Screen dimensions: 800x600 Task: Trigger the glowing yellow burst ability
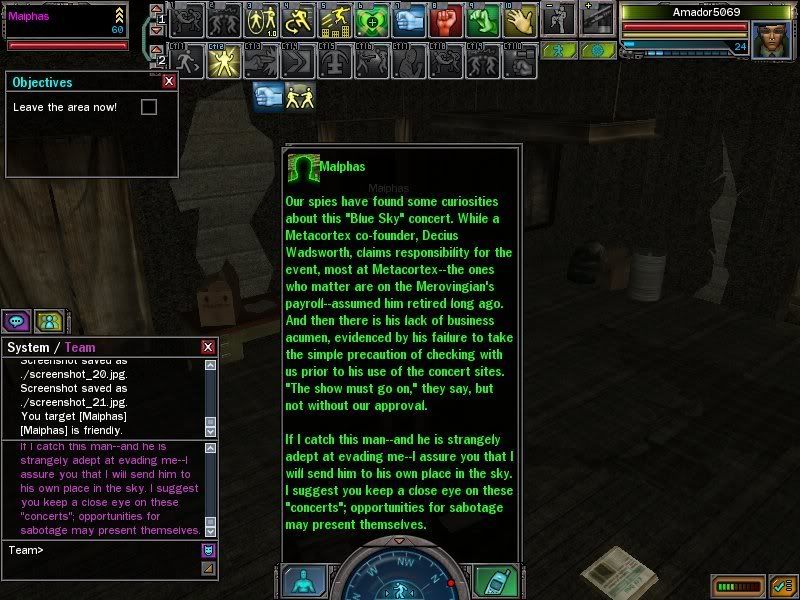click(223, 60)
